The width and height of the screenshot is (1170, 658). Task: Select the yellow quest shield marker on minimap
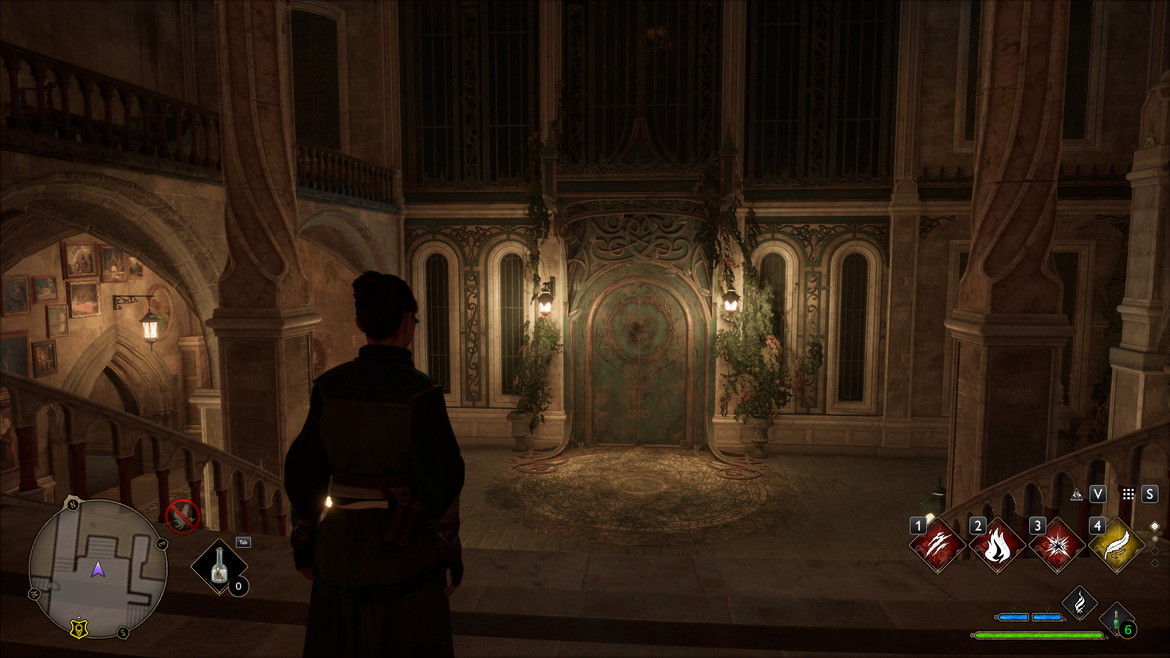tap(77, 628)
